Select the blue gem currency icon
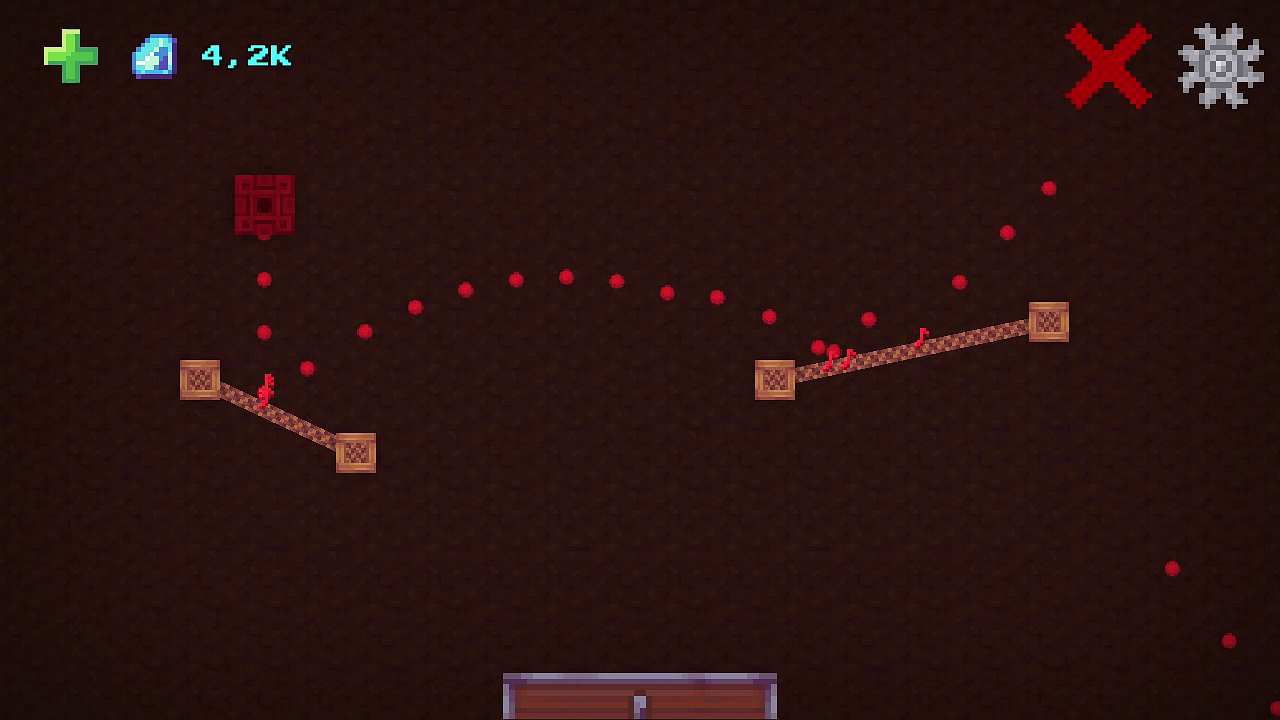The height and width of the screenshot is (720, 1280). [x=151, y=55]
